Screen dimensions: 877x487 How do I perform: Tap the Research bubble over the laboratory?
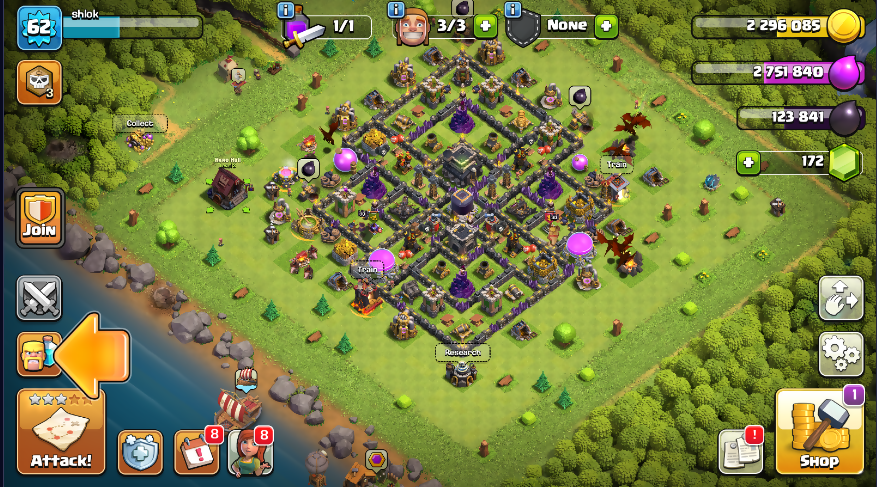[462, 352]
